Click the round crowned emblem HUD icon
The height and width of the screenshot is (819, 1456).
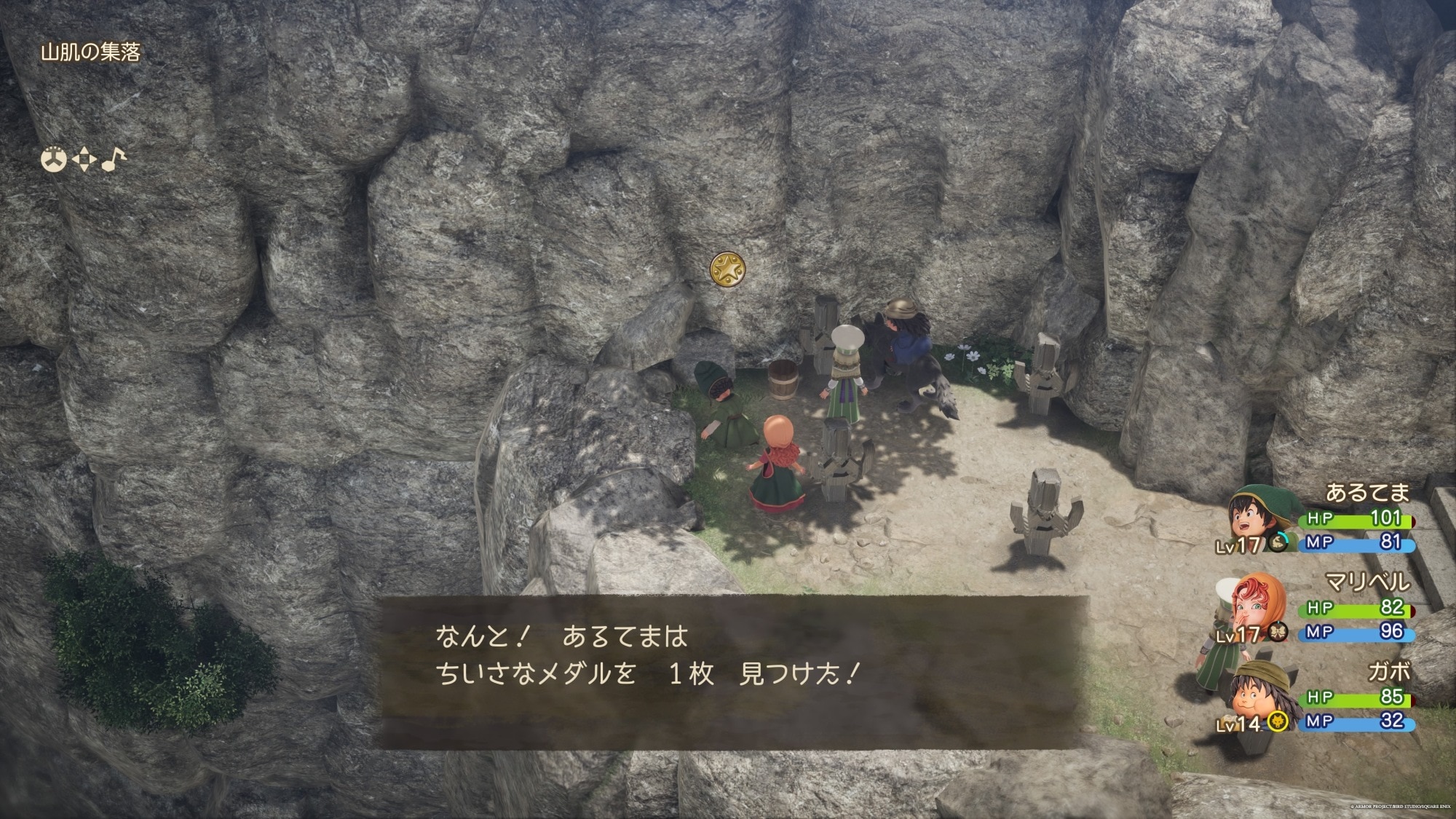pos(54,159)
